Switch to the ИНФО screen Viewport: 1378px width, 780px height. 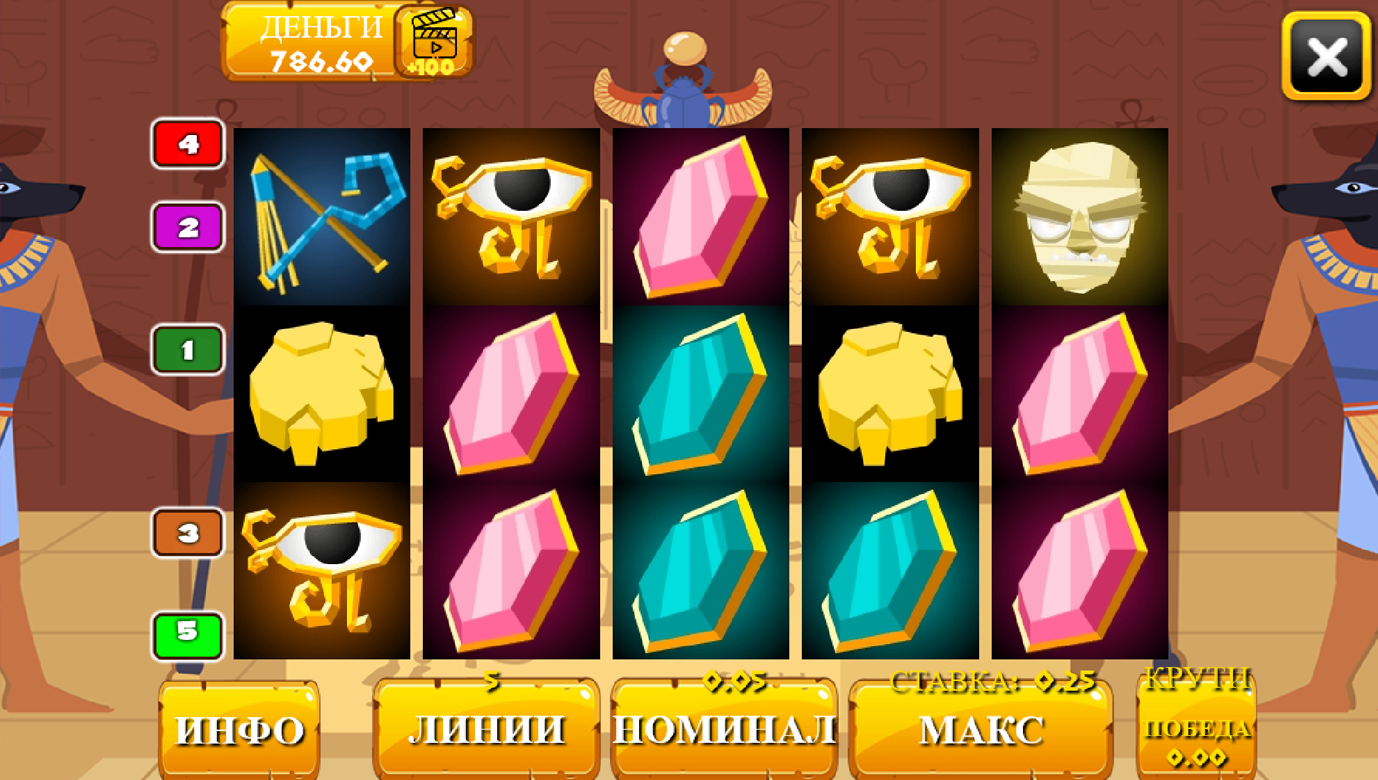pyautogui.click(x=239, y=730)
